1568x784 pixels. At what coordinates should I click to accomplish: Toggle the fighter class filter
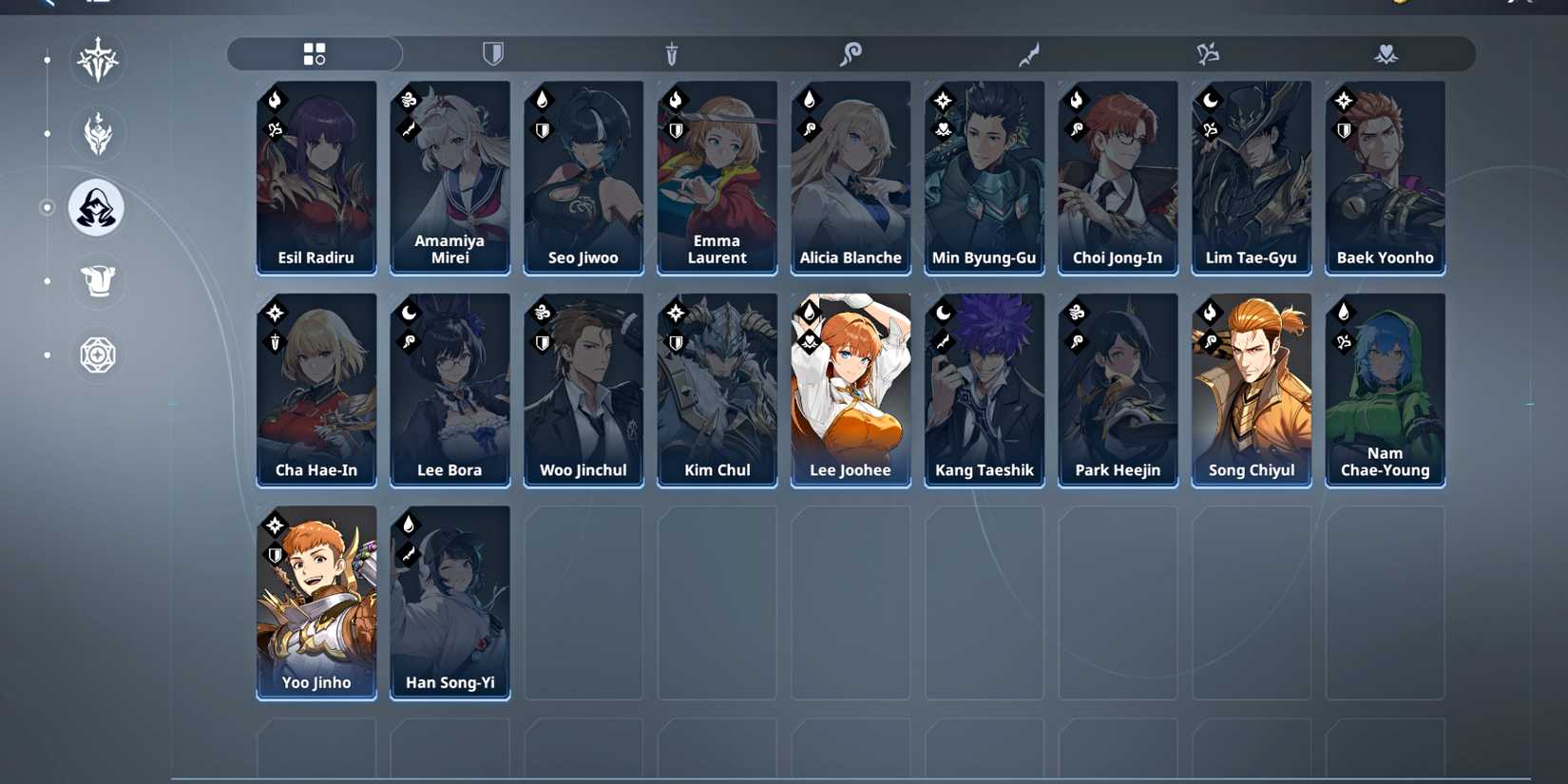coord(1029,54)
